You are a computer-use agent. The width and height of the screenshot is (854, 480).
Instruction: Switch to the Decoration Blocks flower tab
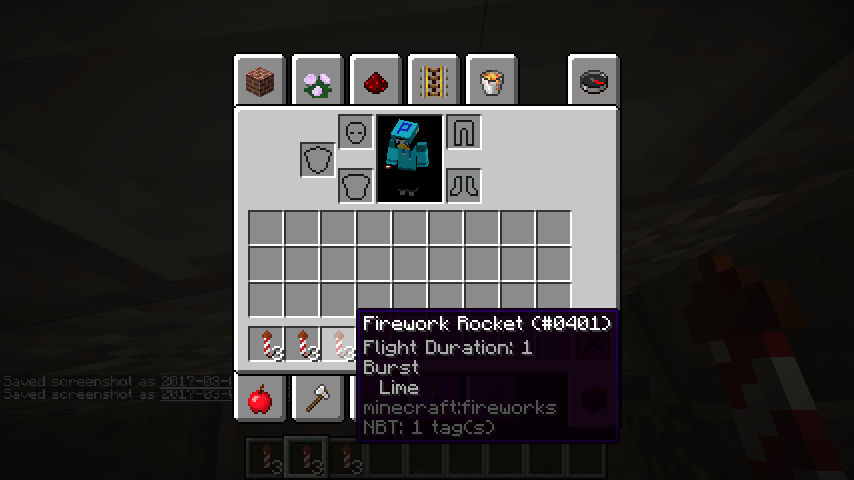[318, 81]
